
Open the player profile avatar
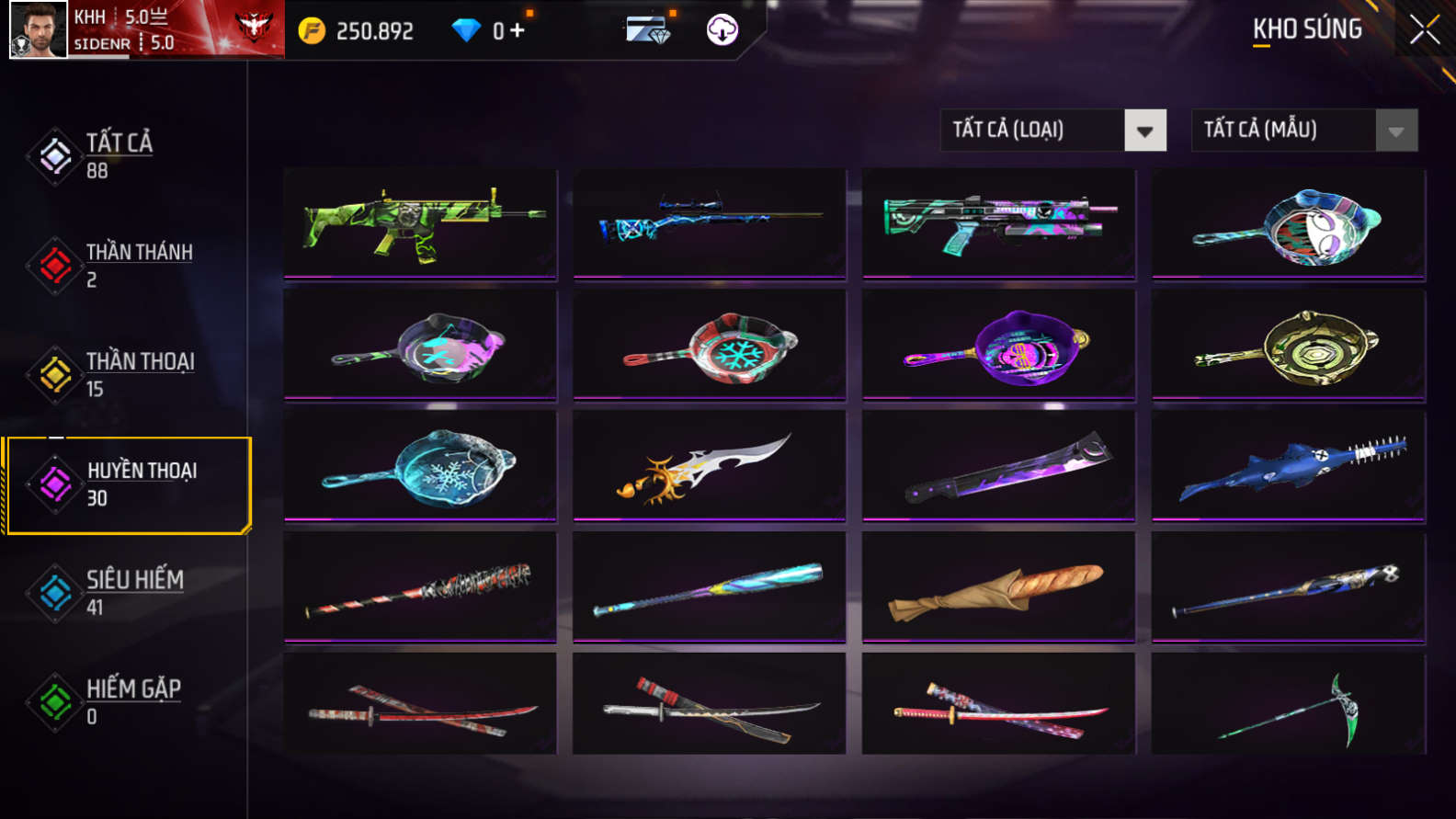coord(38,29)
